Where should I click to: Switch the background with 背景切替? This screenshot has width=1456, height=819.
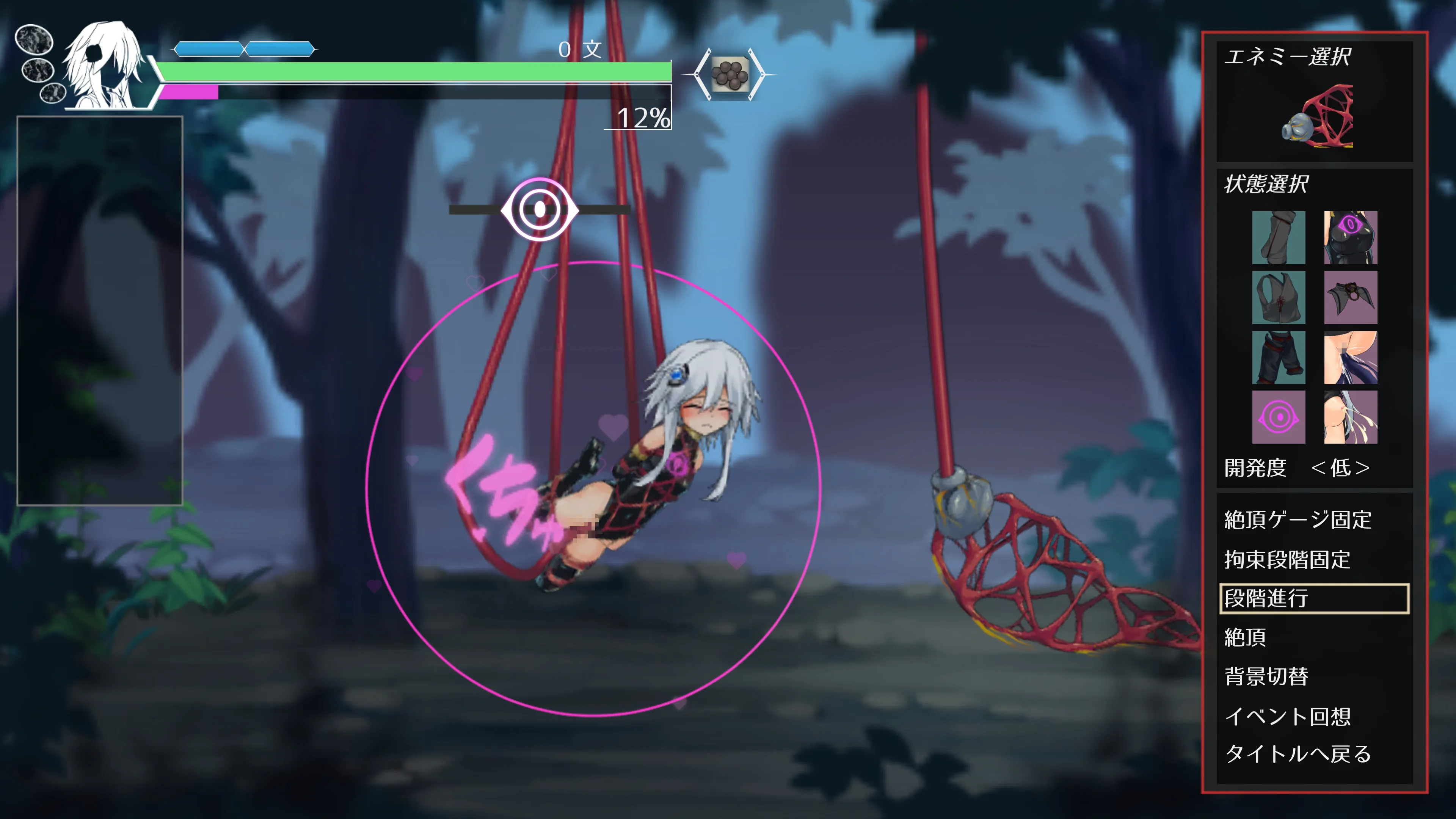coord(1266,676)
